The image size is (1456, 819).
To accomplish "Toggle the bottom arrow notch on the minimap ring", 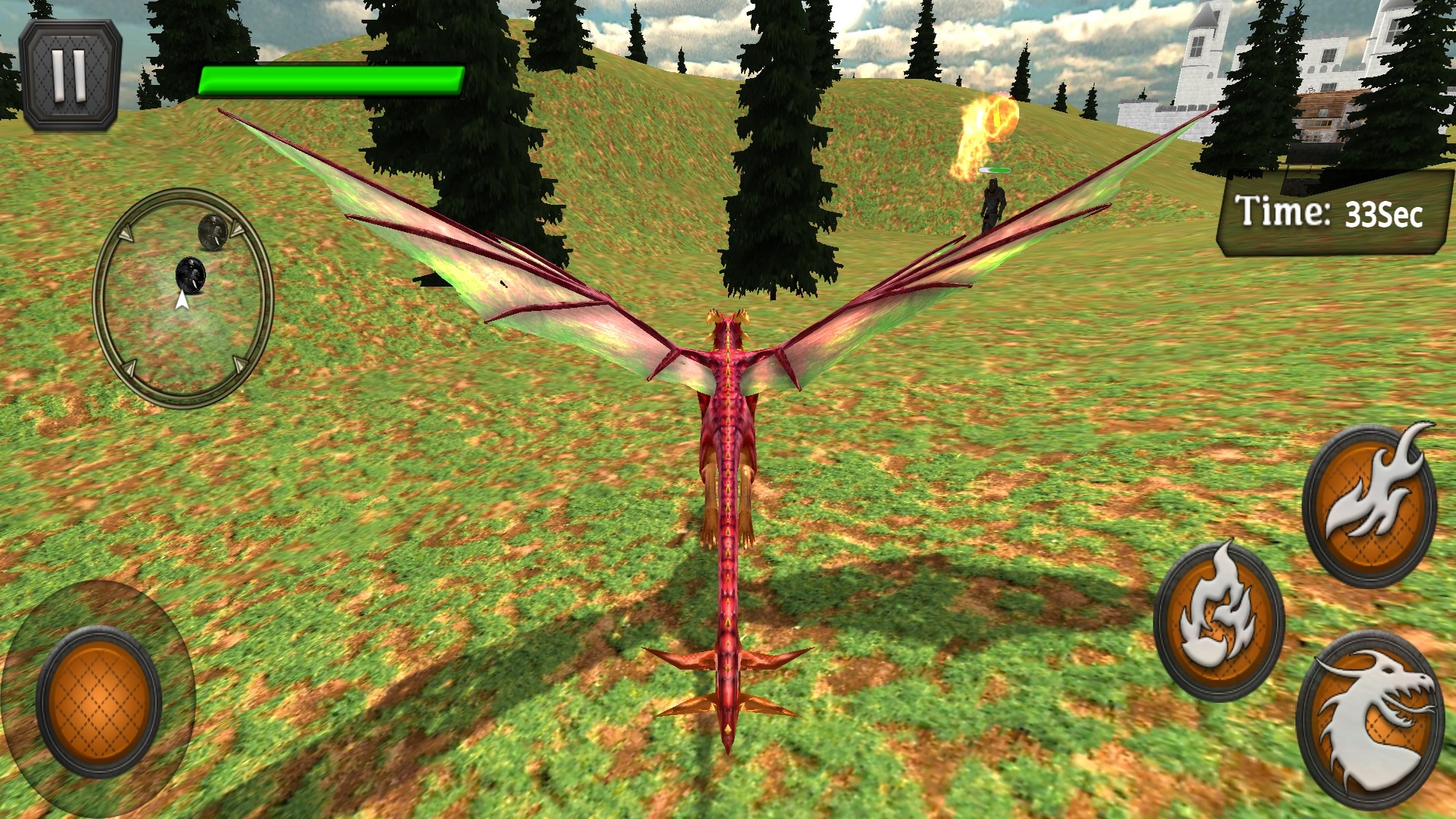I will click(129, 368).
